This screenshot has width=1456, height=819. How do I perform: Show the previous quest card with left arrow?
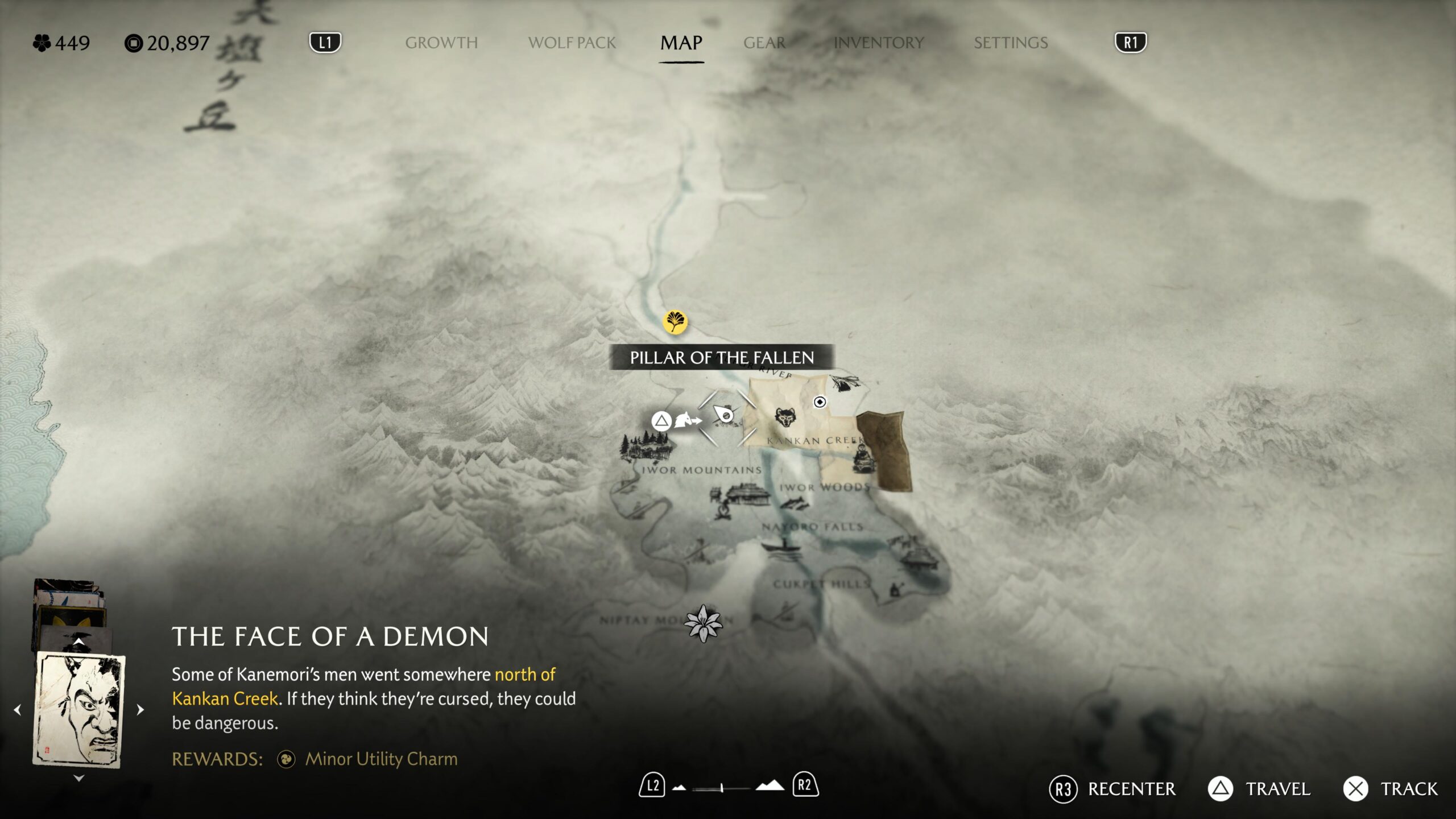pyautogui.click(x=18, y=710)
